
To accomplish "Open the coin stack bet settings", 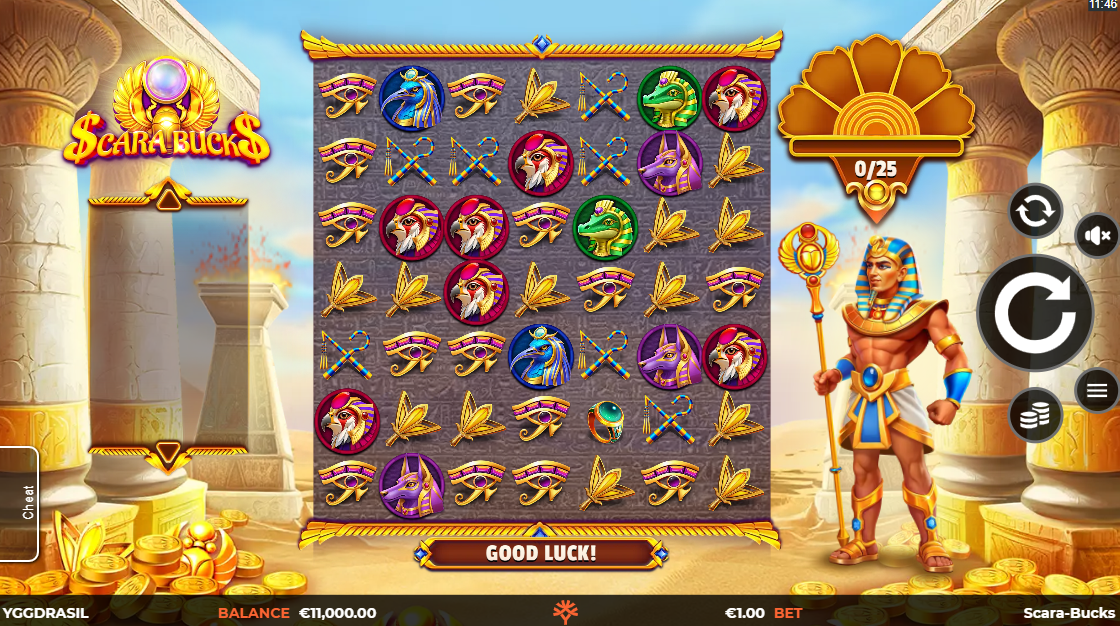I will (1034, 415).
